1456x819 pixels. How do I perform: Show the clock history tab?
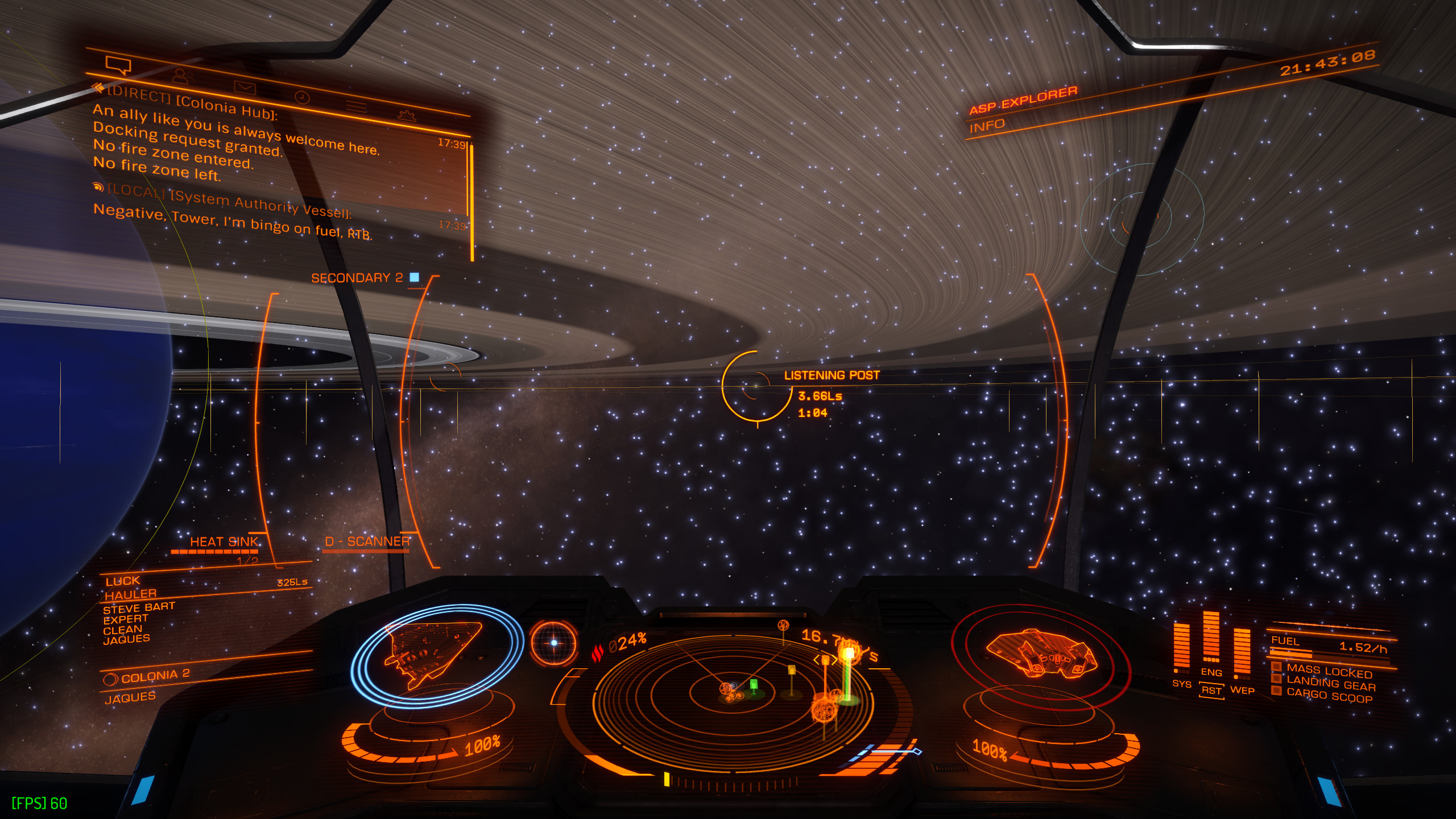point(302,97)
